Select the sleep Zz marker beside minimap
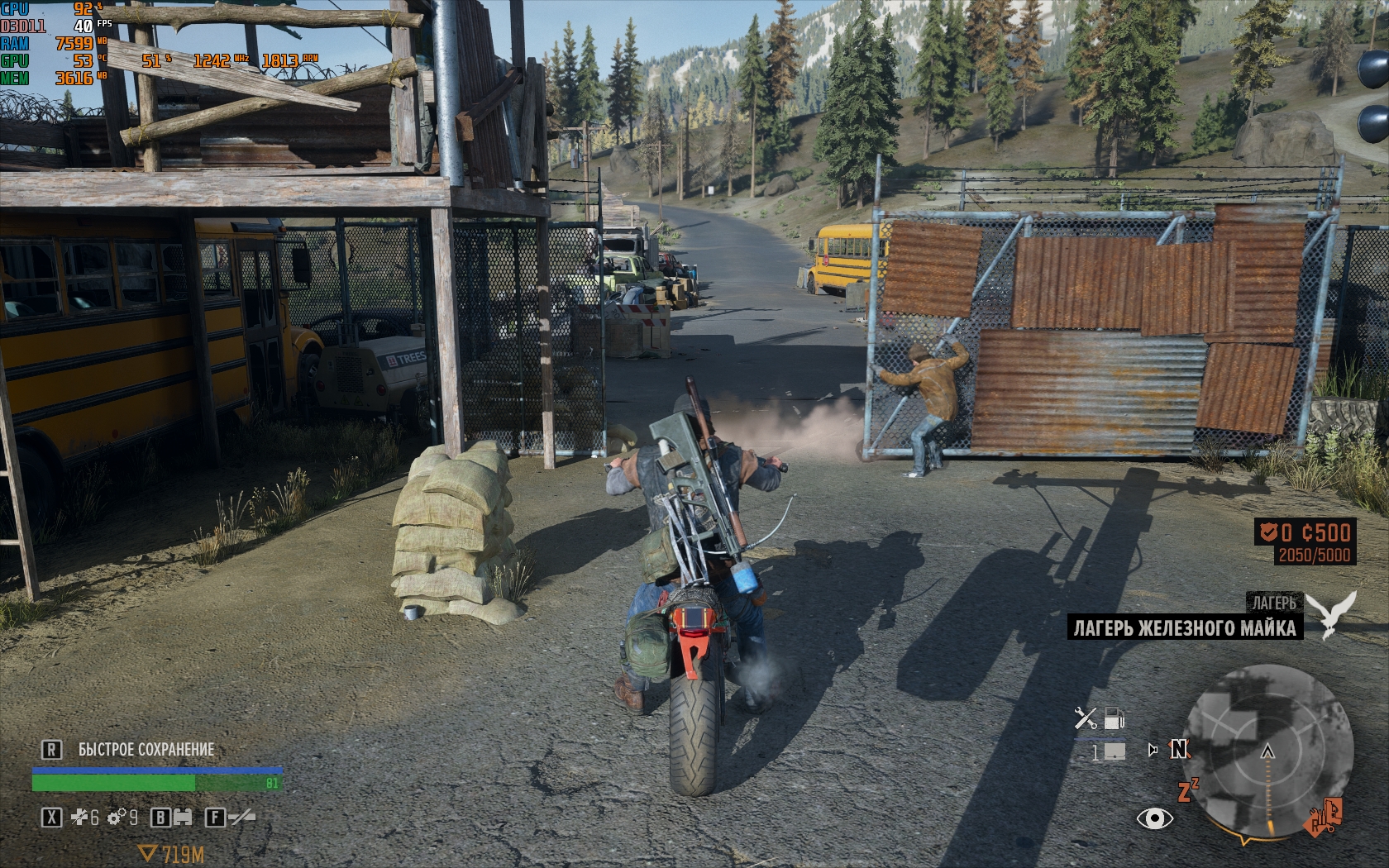1389x868 pixels. [x=1187, y=790]
